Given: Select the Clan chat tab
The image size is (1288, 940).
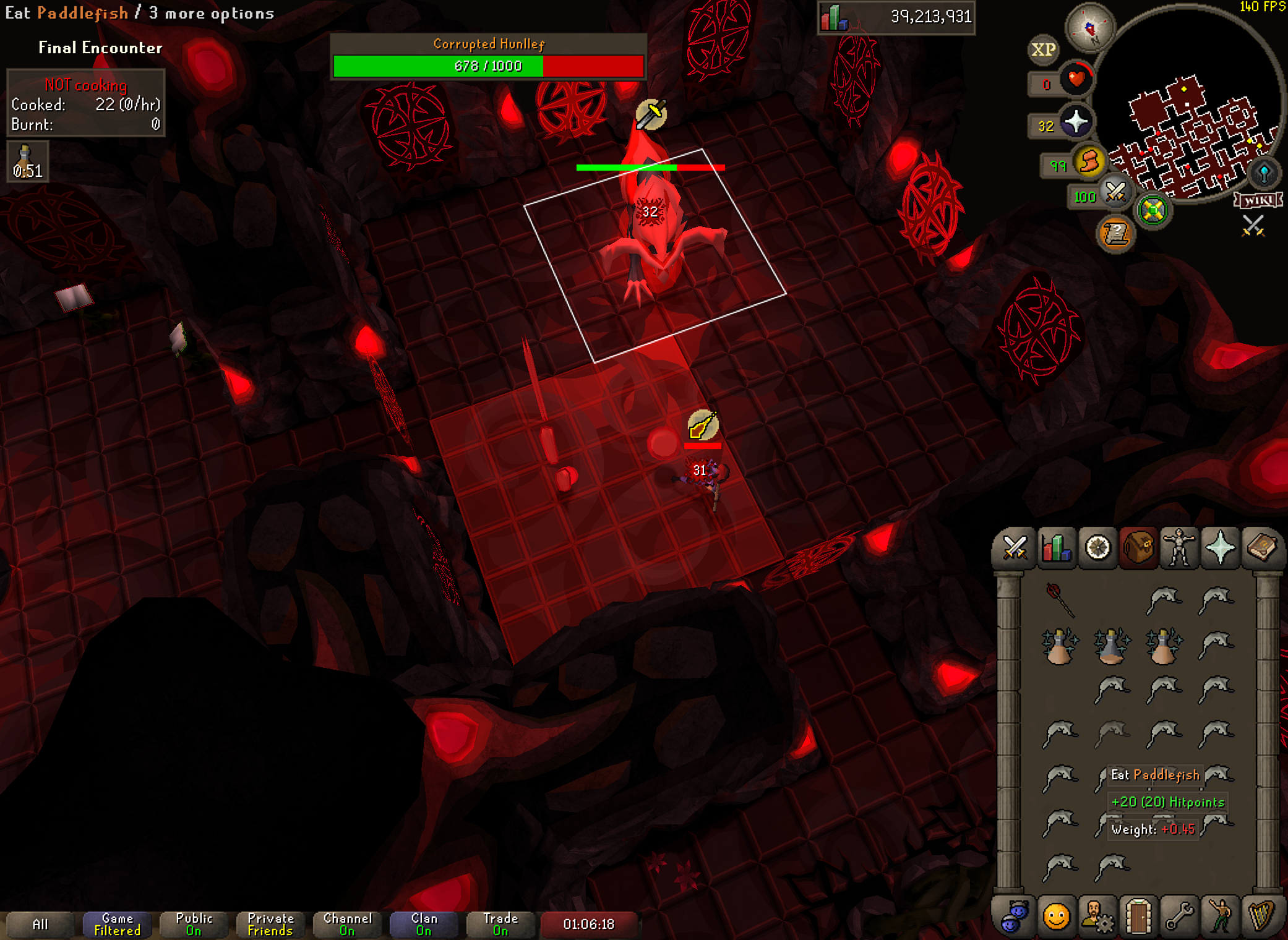Looking at the screenshot, I should point(424,925).
